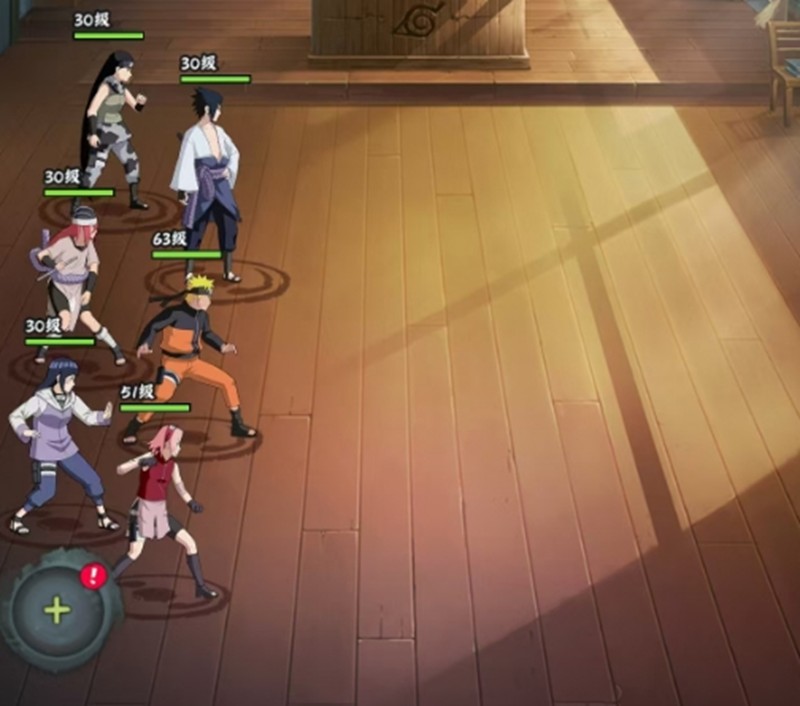
Task: Open the round green plus button
Action: tap(58, 610)
